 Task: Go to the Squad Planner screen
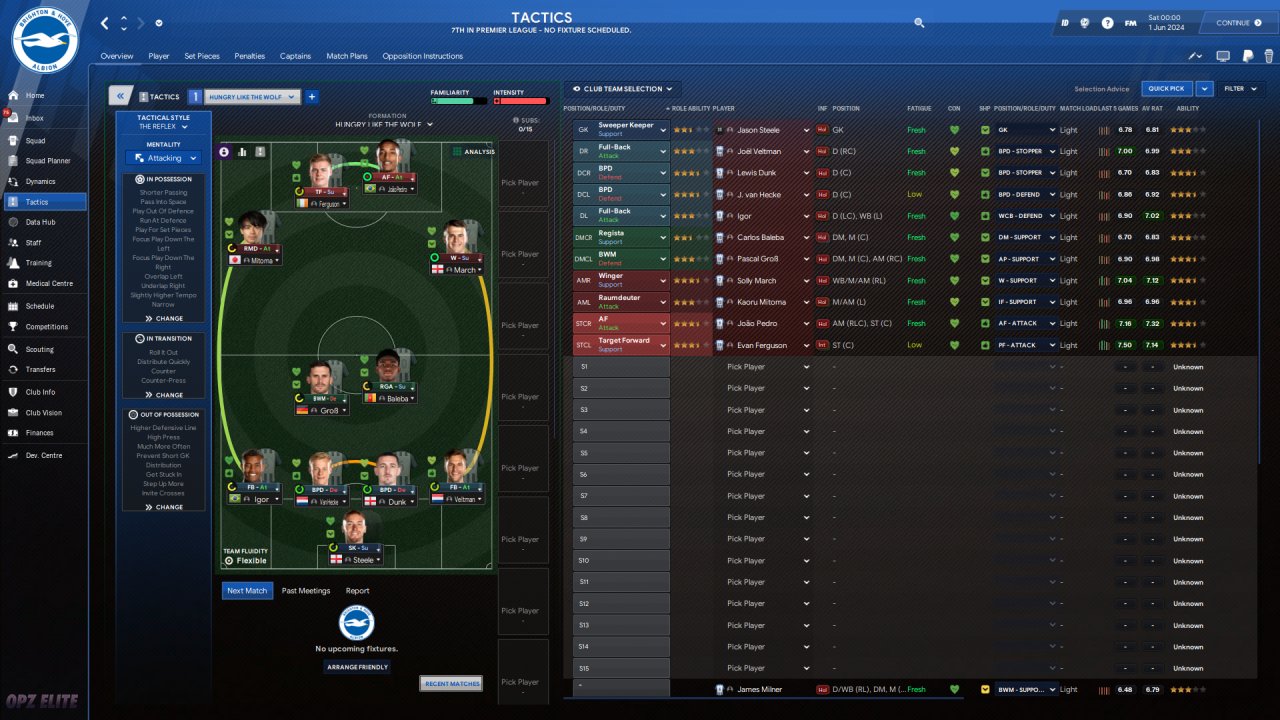point(47,160)
